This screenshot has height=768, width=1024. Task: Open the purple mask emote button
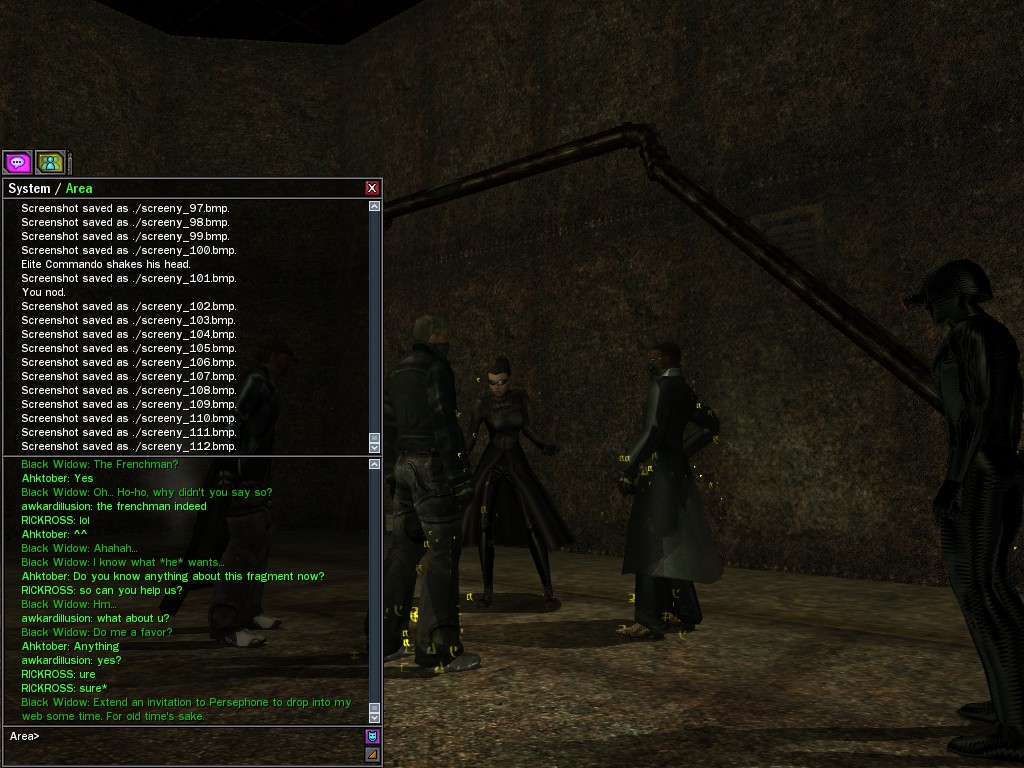(x=373, y=737)
